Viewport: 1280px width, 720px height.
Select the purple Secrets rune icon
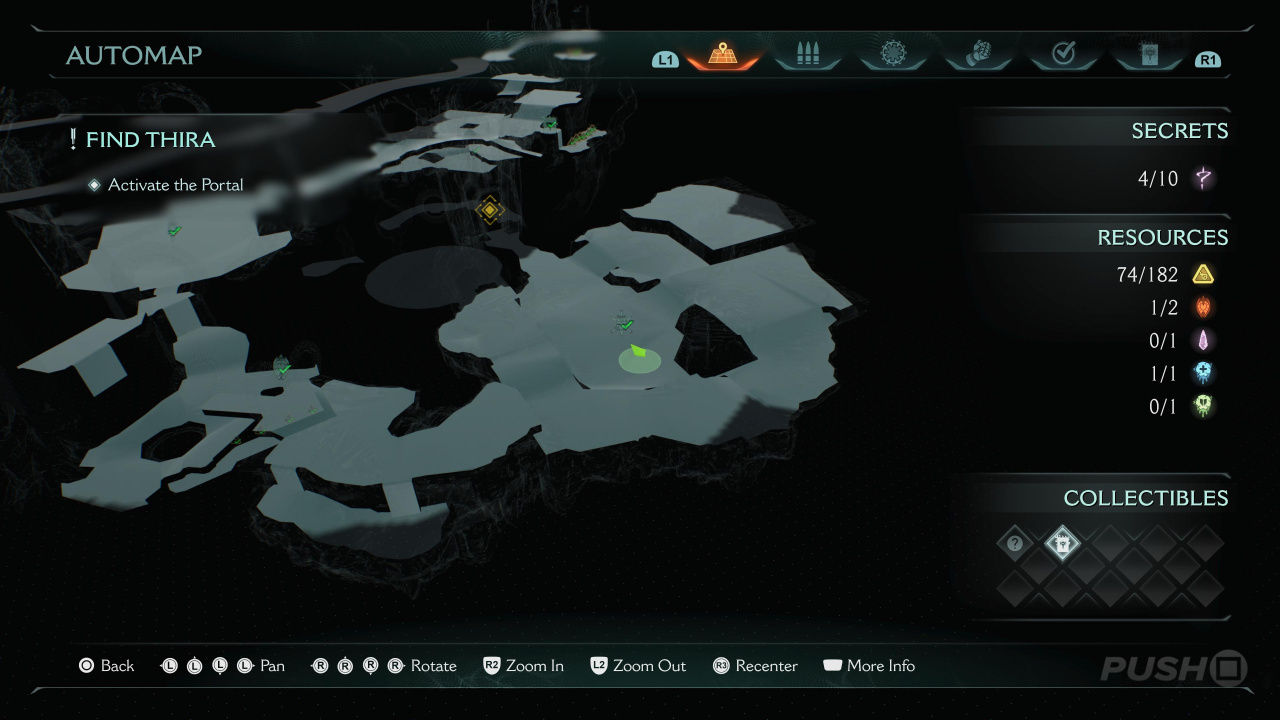point(1204,179)
